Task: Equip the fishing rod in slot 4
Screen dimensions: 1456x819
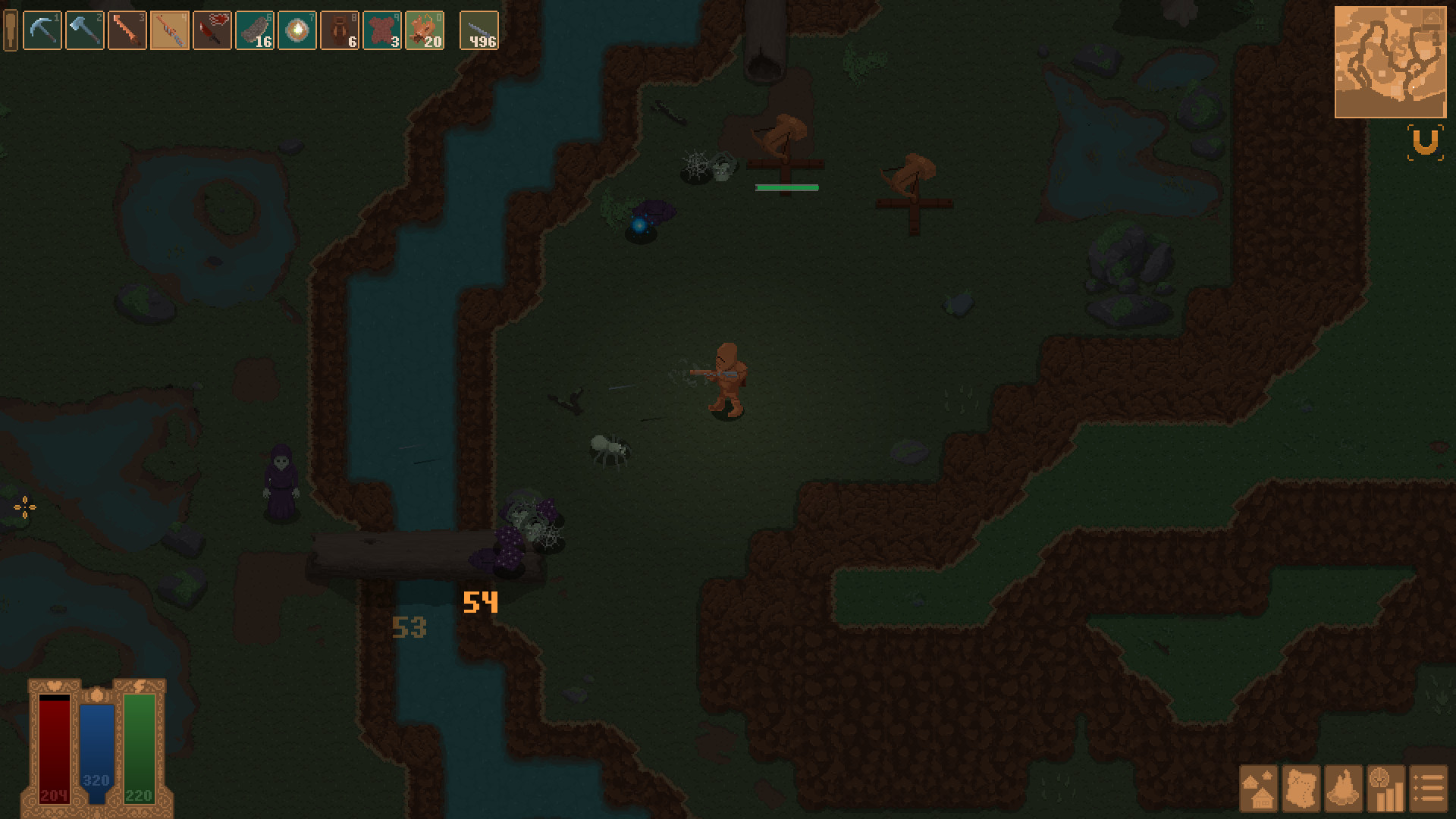Action: [169, 30]
